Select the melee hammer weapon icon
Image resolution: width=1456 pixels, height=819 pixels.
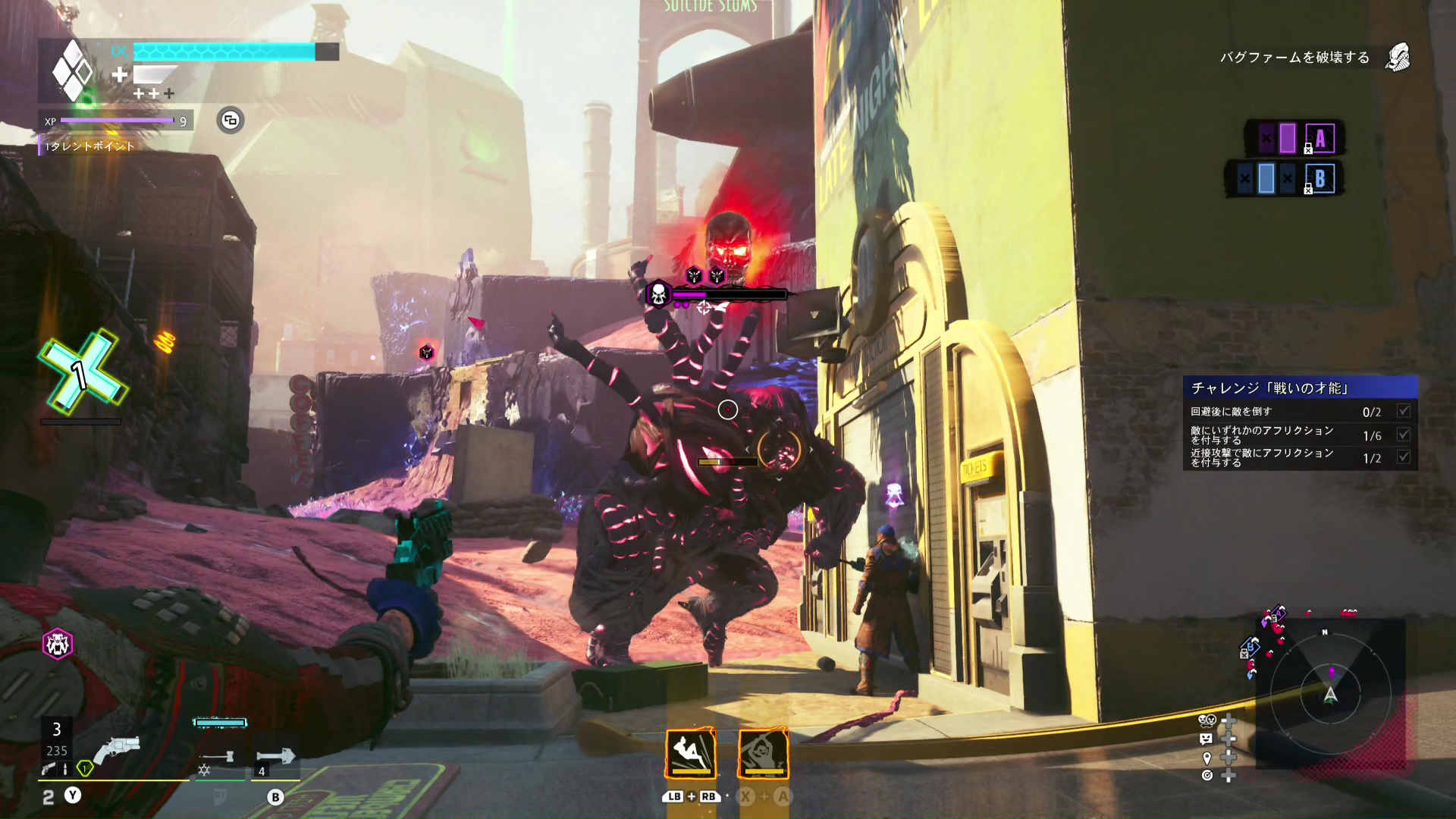(x=218, y=756)
